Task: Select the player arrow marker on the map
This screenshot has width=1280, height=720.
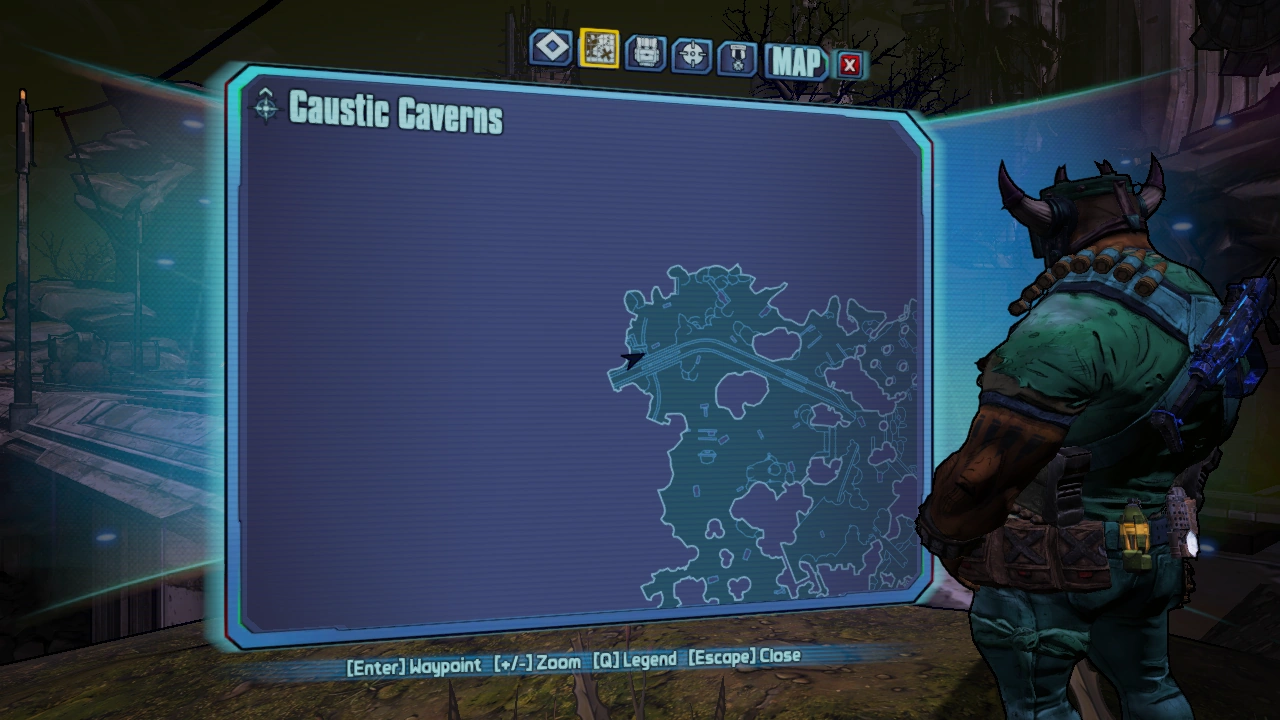Action: tap(633, 360)
